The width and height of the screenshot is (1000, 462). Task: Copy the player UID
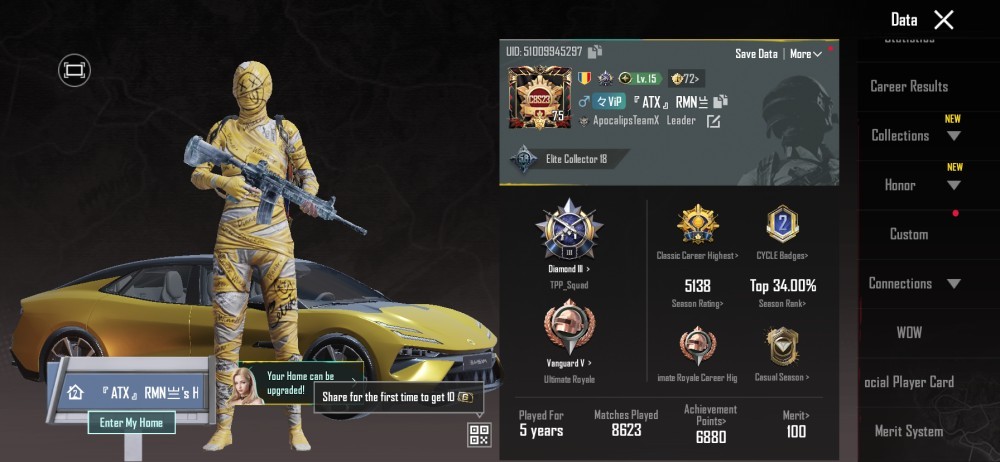point(595,52)
